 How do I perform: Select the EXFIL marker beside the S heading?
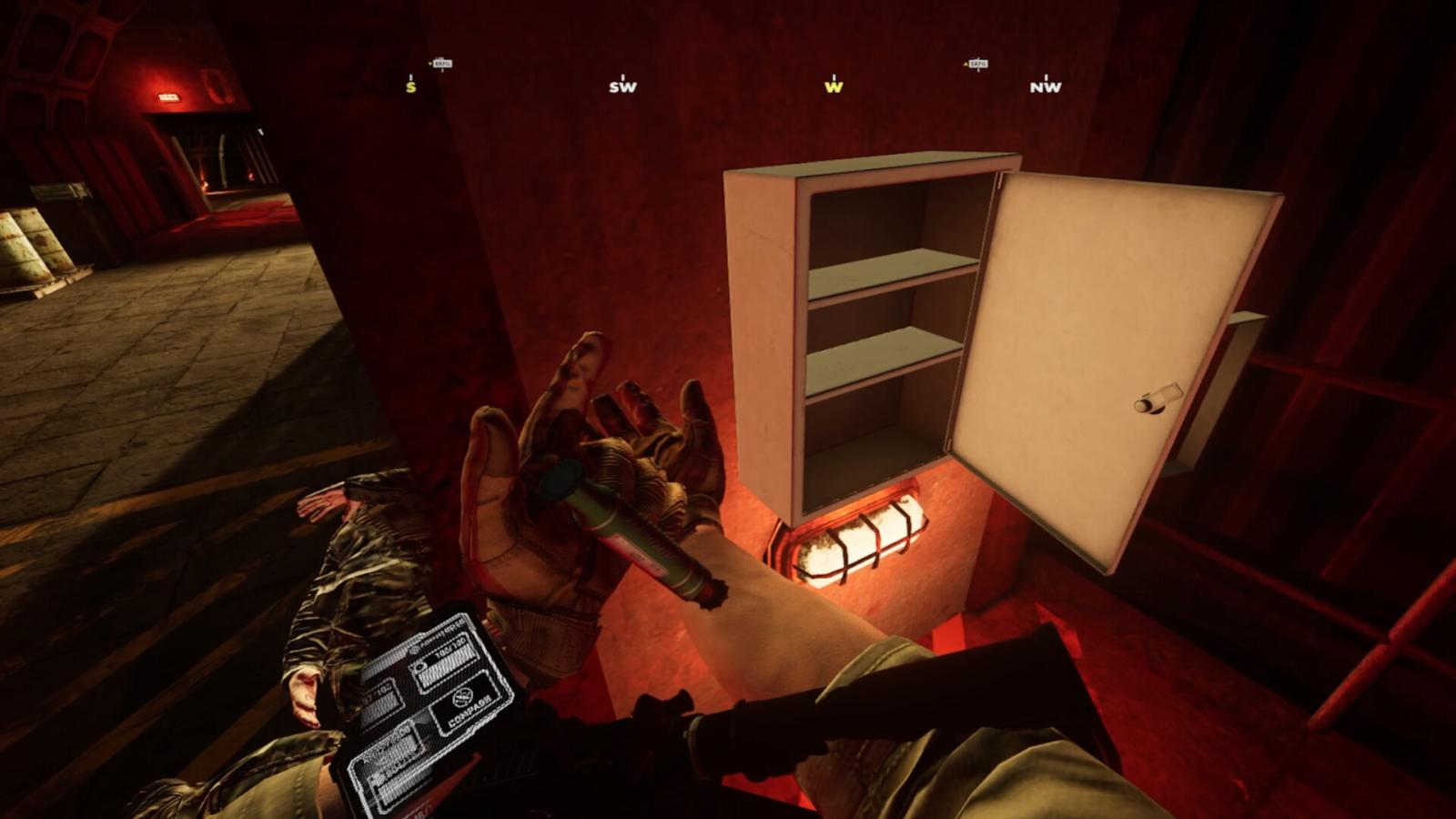pos(441,64)
